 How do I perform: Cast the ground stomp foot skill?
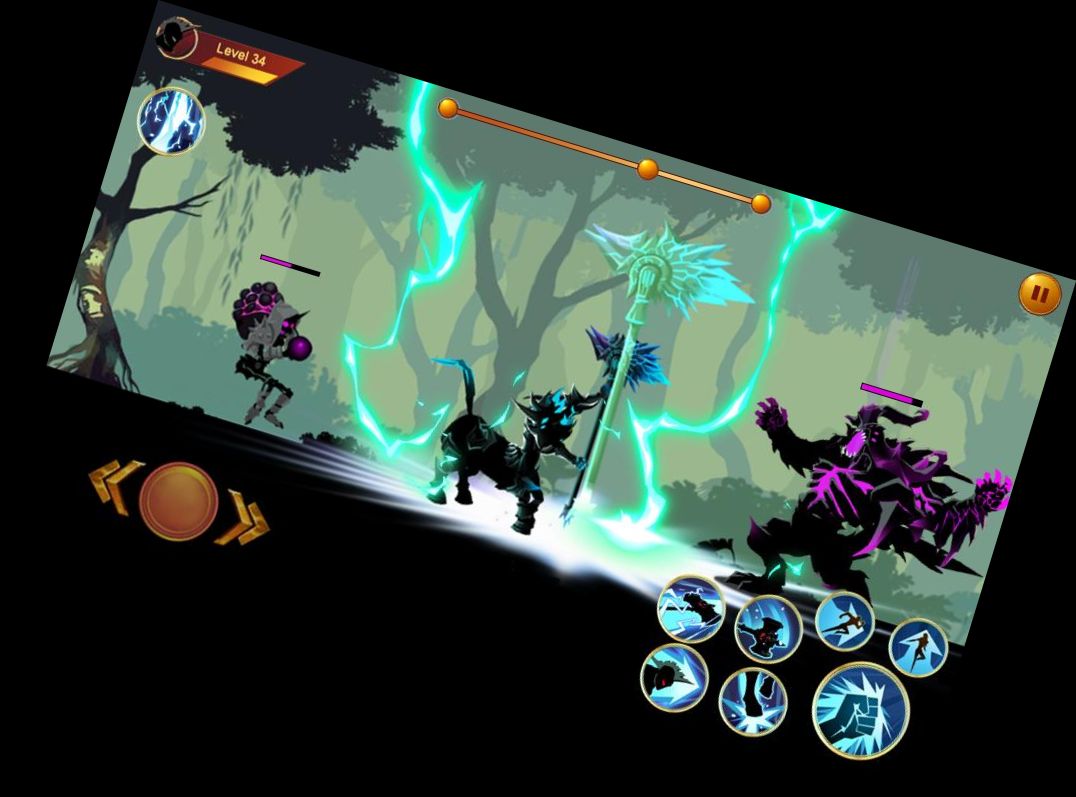pyautogui.click(x=752, y=700)
